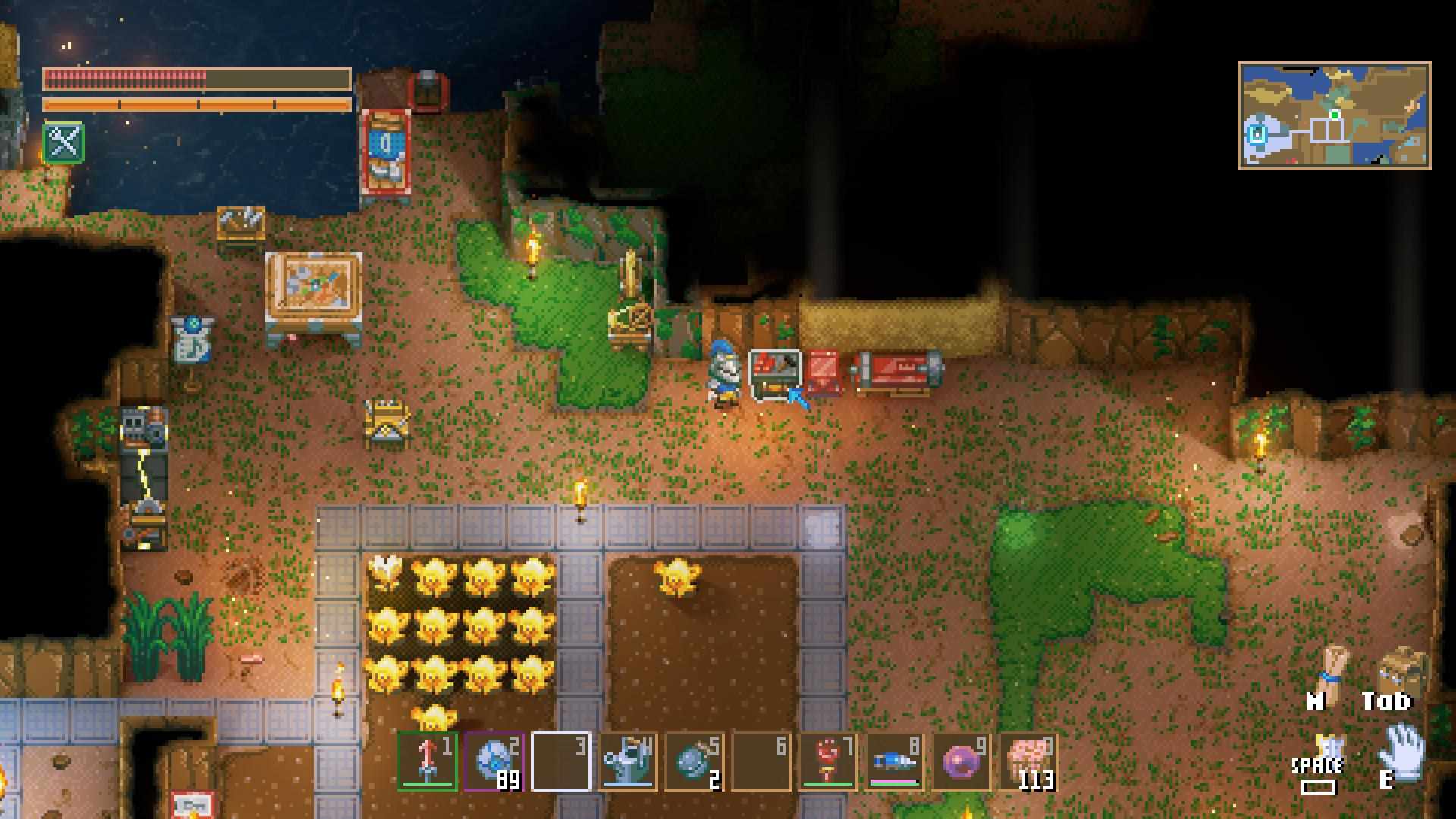Select the blue drill tool in slot 8
Image resolution: width=1456 pixels, height=819 pixels.
[x=894, y=761]
